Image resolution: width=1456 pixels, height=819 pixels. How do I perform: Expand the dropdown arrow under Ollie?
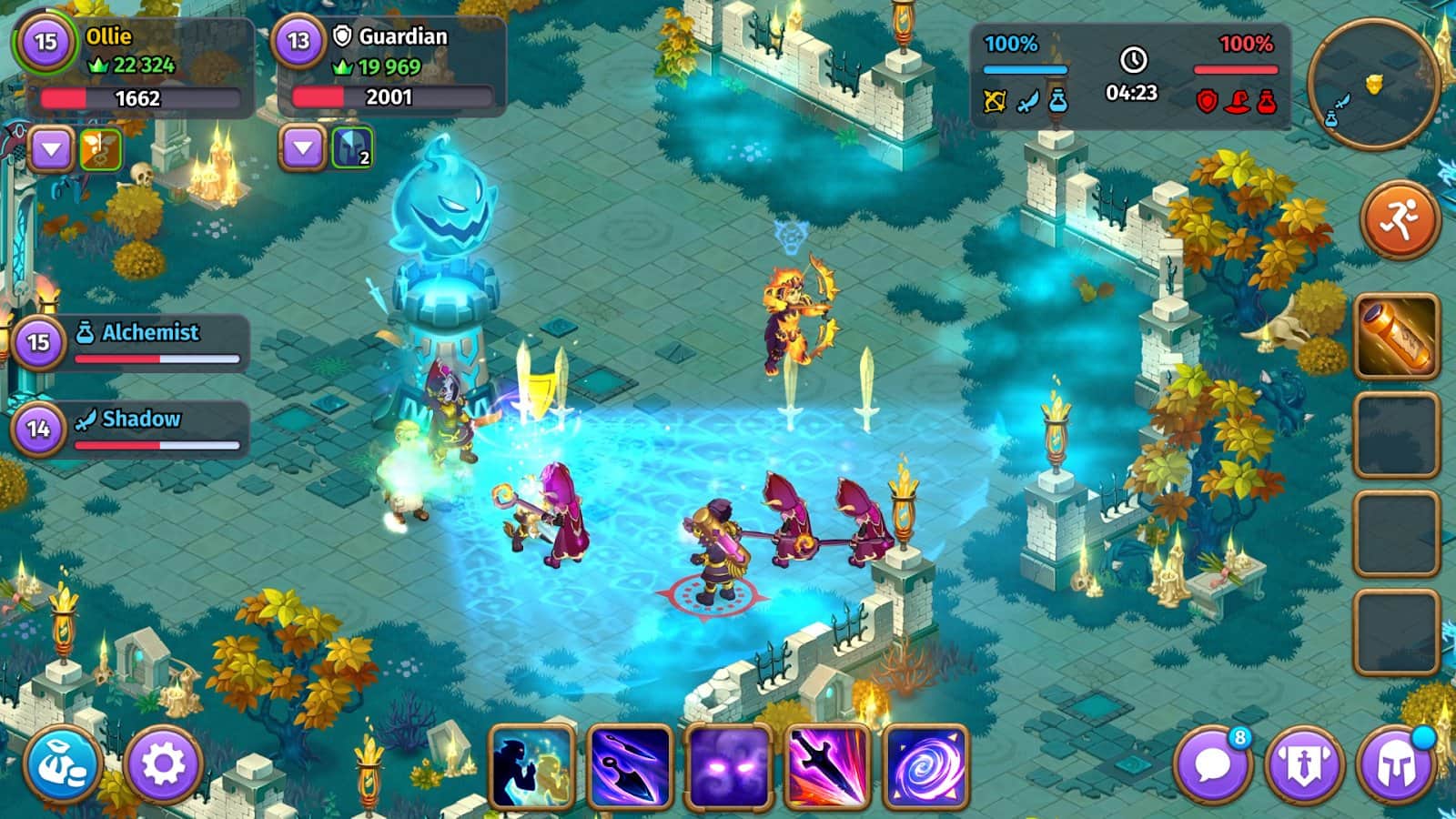point(52,149)
